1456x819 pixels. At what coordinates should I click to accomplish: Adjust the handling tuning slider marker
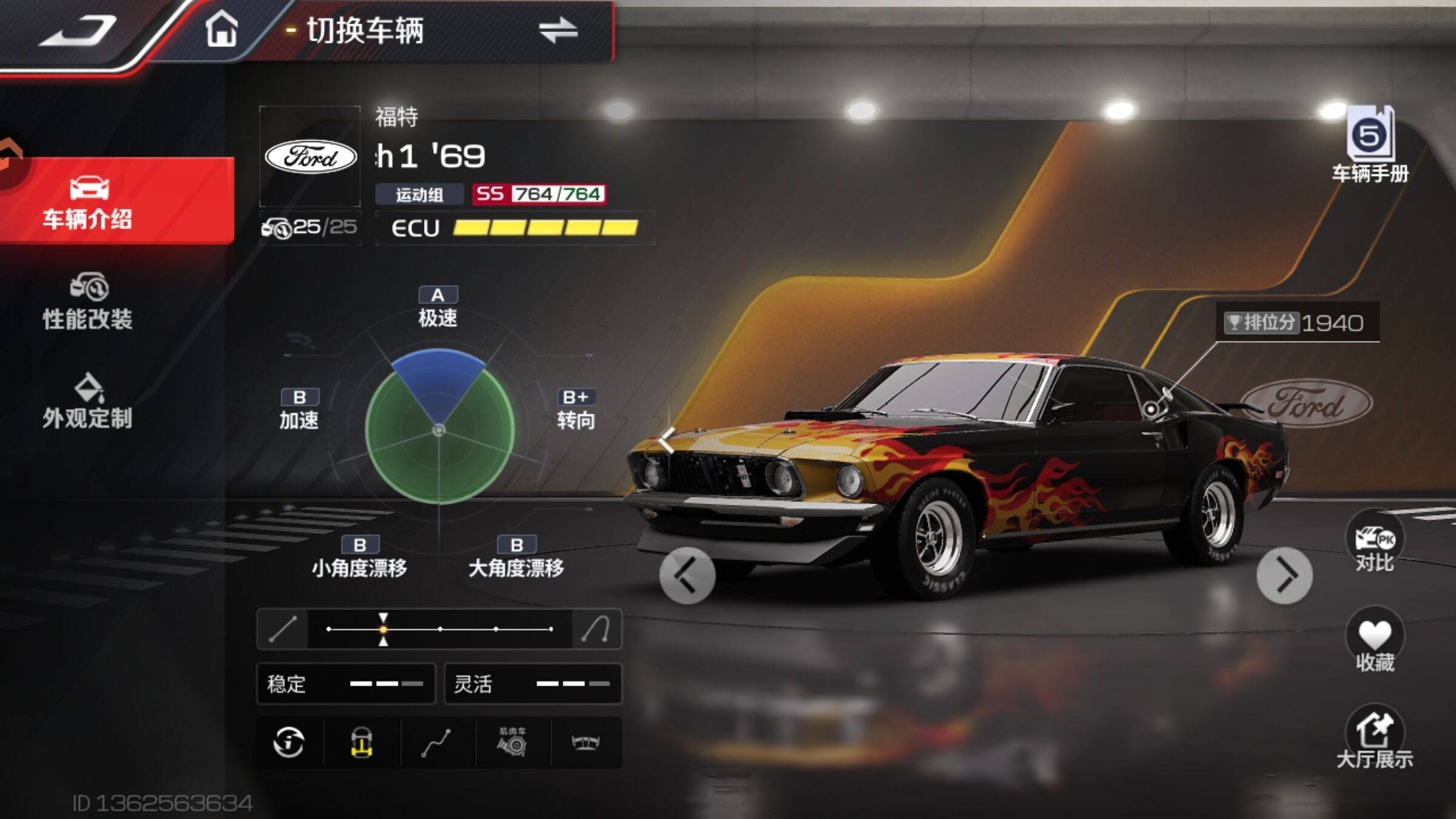[x=383, y=629]
